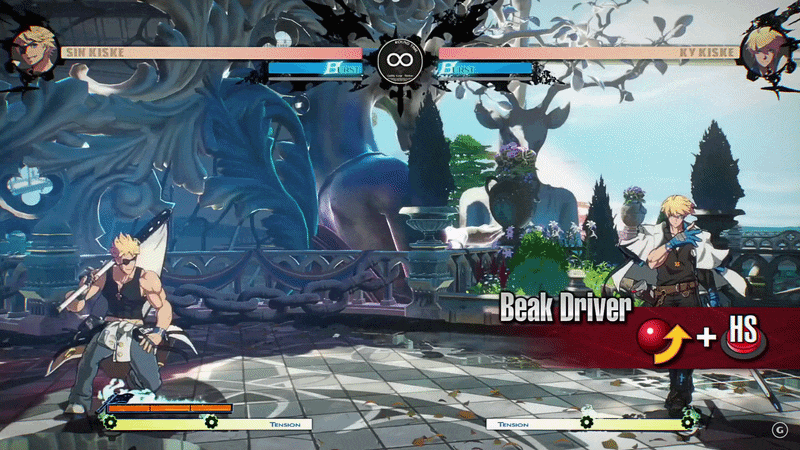The width and height of the screenshot is (800, 450).
Task: Click the circled G watermark icon
Action: click(779, 429)
